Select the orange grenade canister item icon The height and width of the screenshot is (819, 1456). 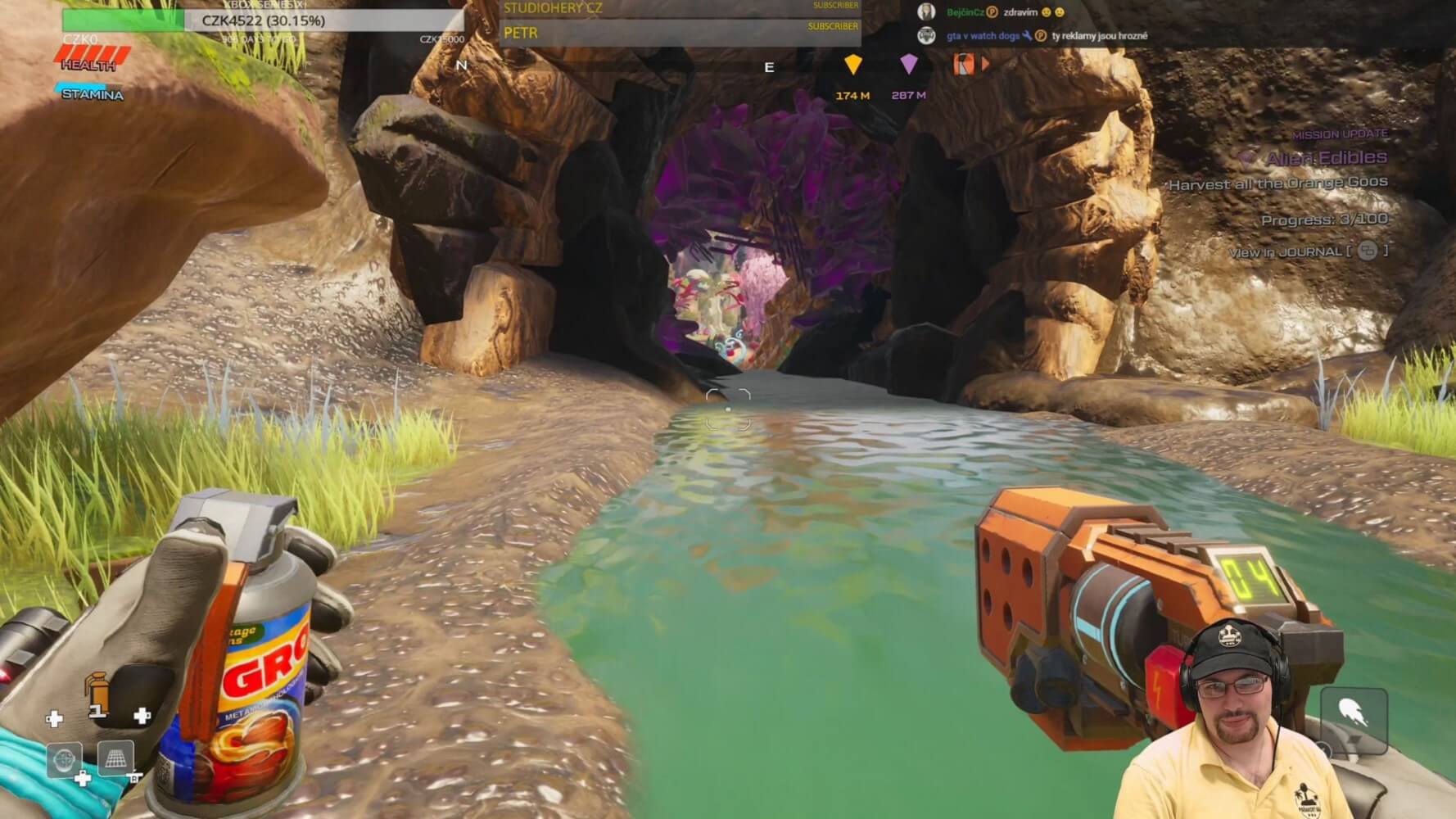97,692
